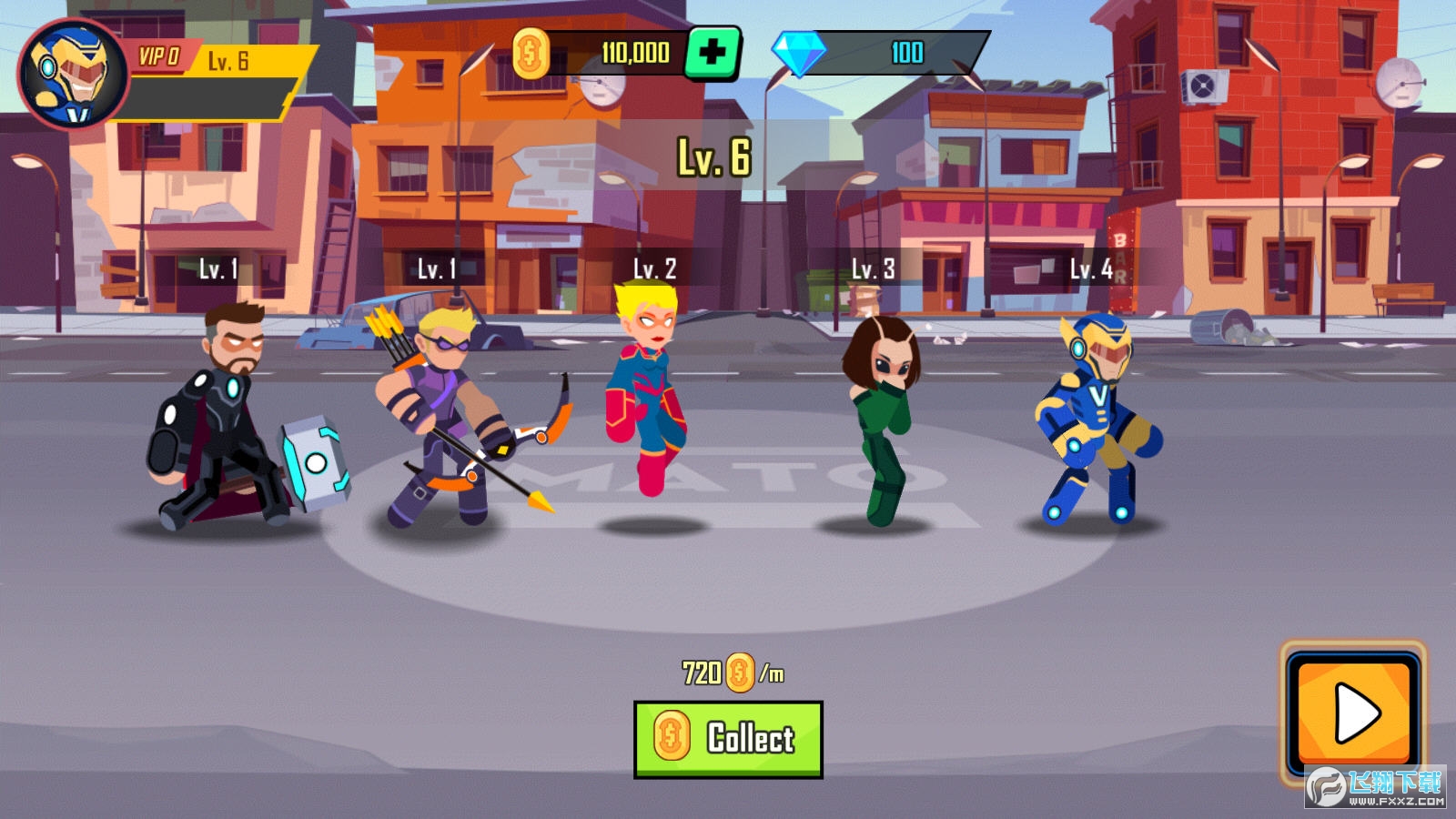Select the Lv. 4 blue armored hero

[1096, 419]
